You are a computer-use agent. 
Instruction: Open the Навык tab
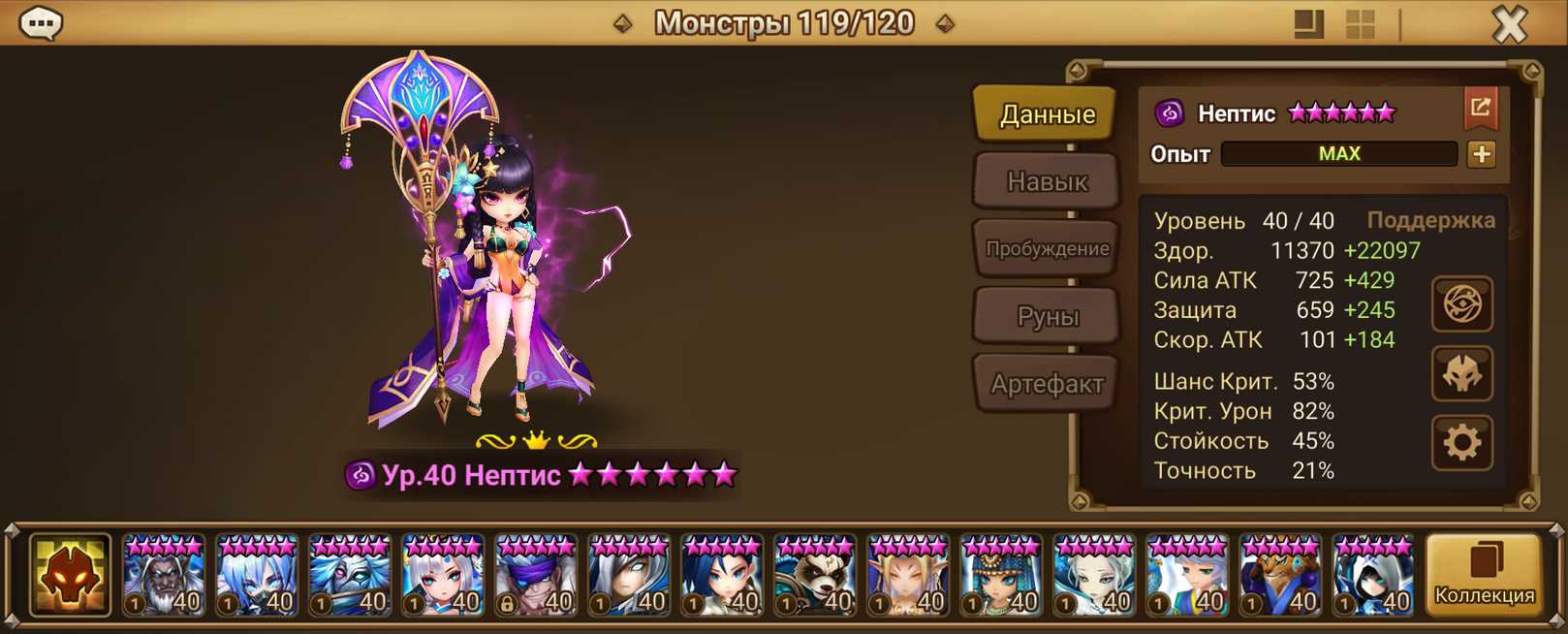(x=1047, y=181)
